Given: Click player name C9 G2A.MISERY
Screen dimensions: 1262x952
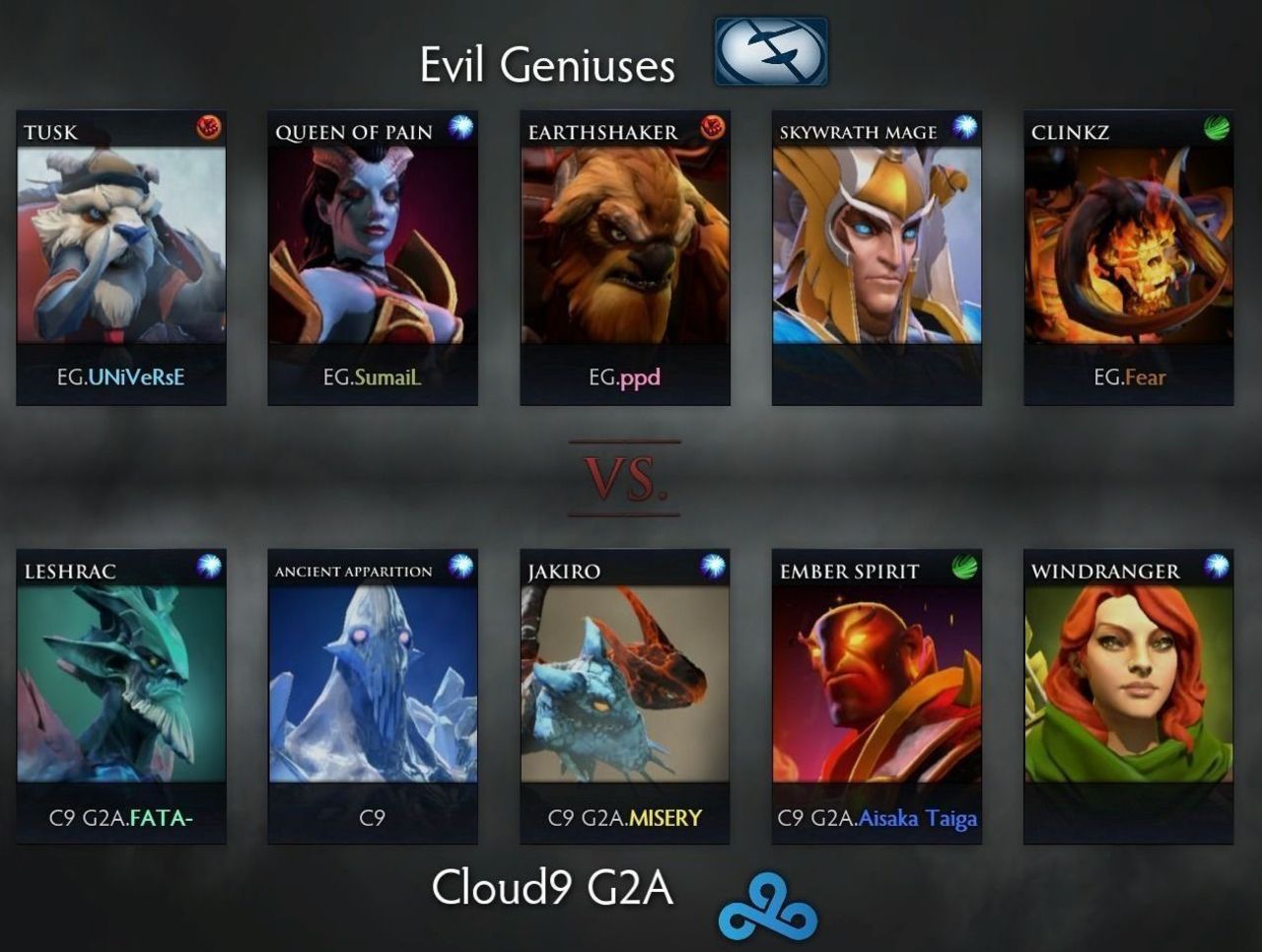Looking at the screenshot, I should pos(625,817).
